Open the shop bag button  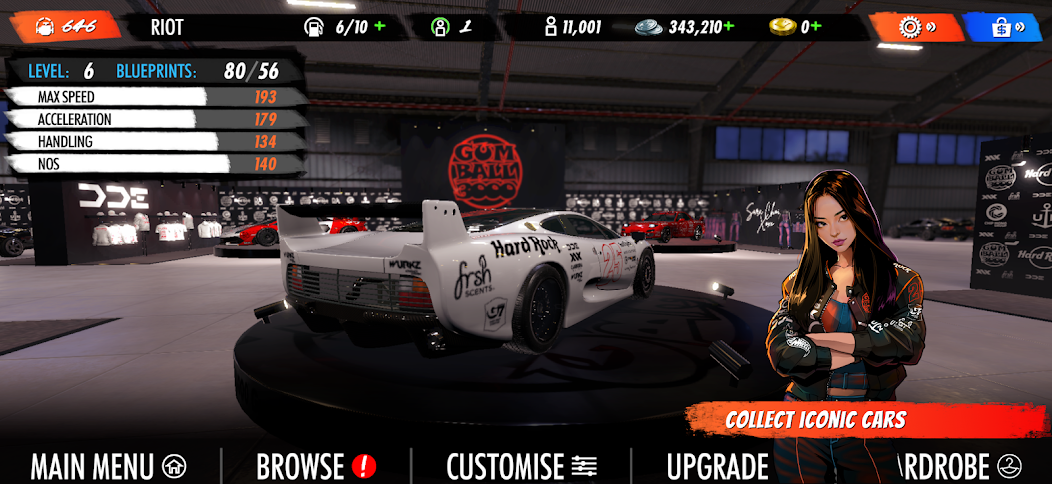(1001, 27)
